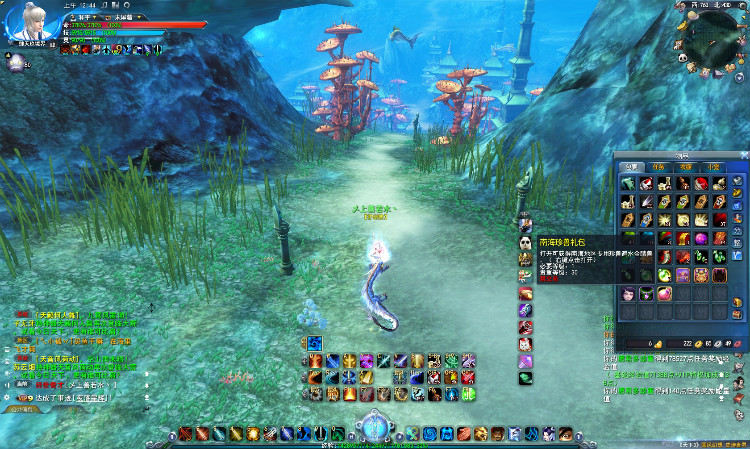Open the second inventory tab

658,166
